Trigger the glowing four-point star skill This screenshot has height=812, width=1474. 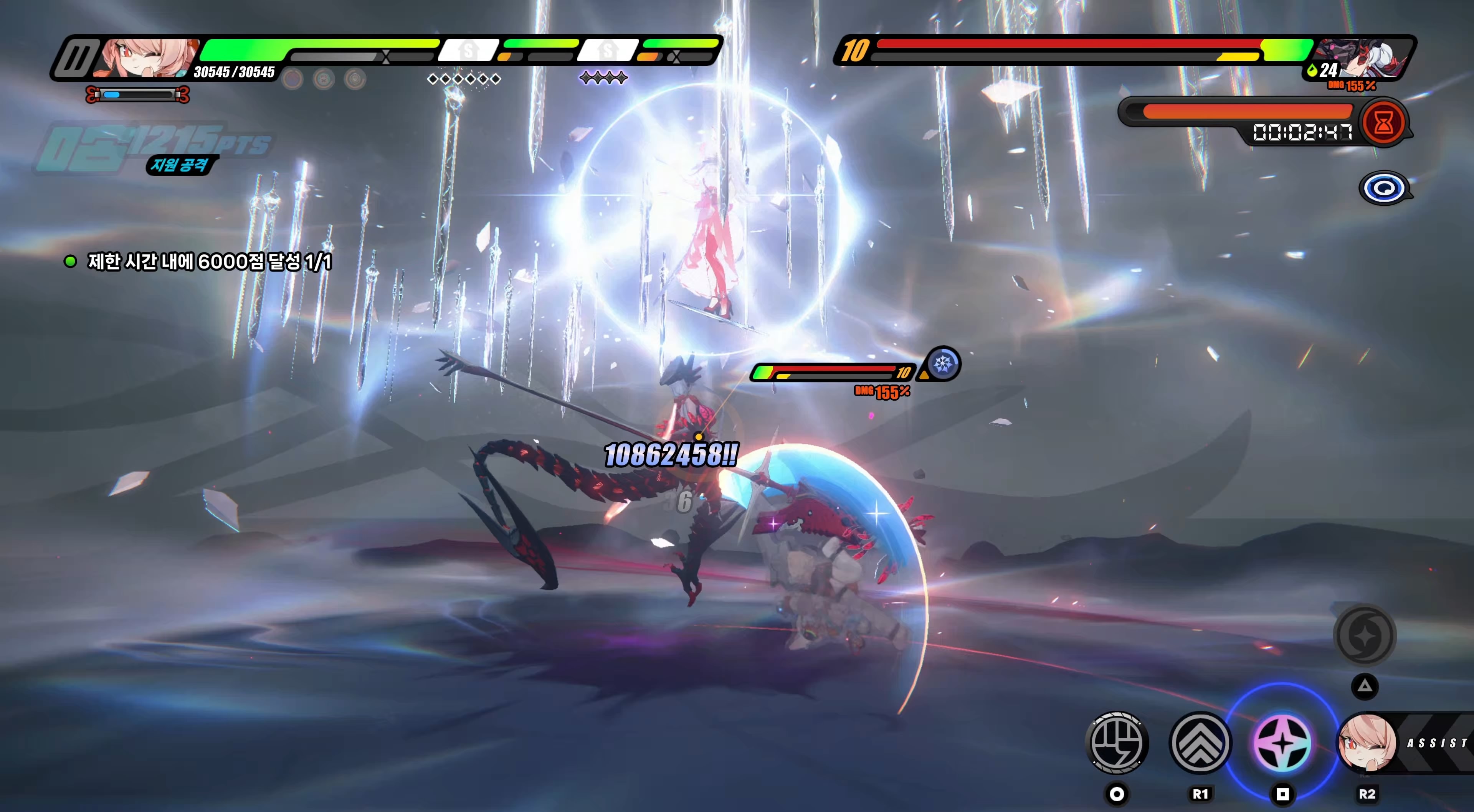coord(1282,743)
